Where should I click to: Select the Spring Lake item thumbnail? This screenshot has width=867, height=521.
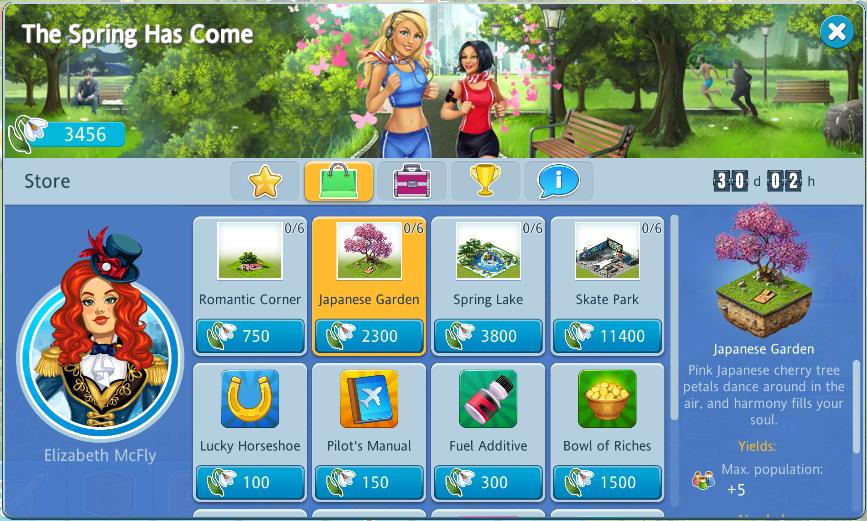pos(488,251)
